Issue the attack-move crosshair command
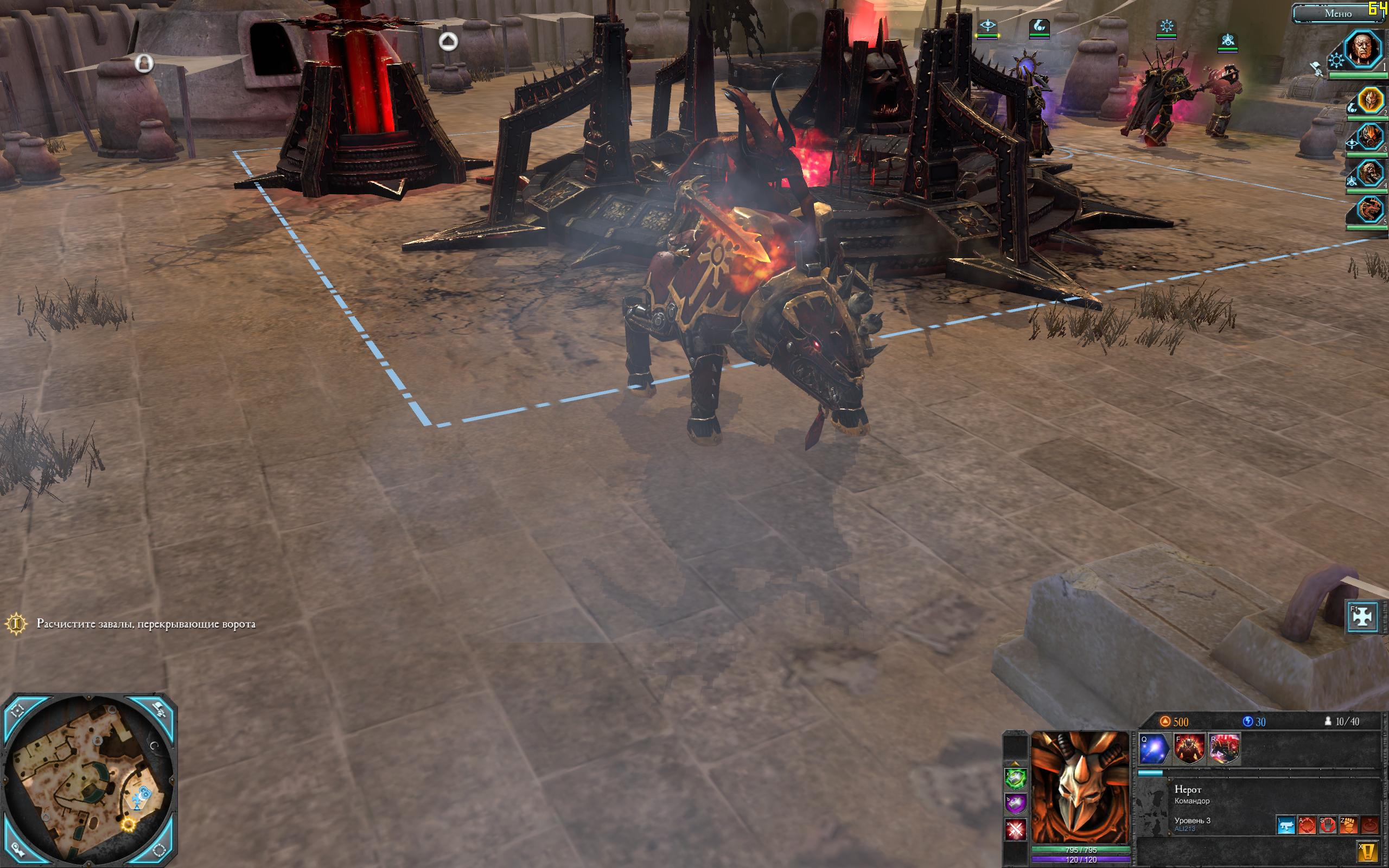Image resolution: width=1389 pixels, height=868 pixels. (1307, 825)
